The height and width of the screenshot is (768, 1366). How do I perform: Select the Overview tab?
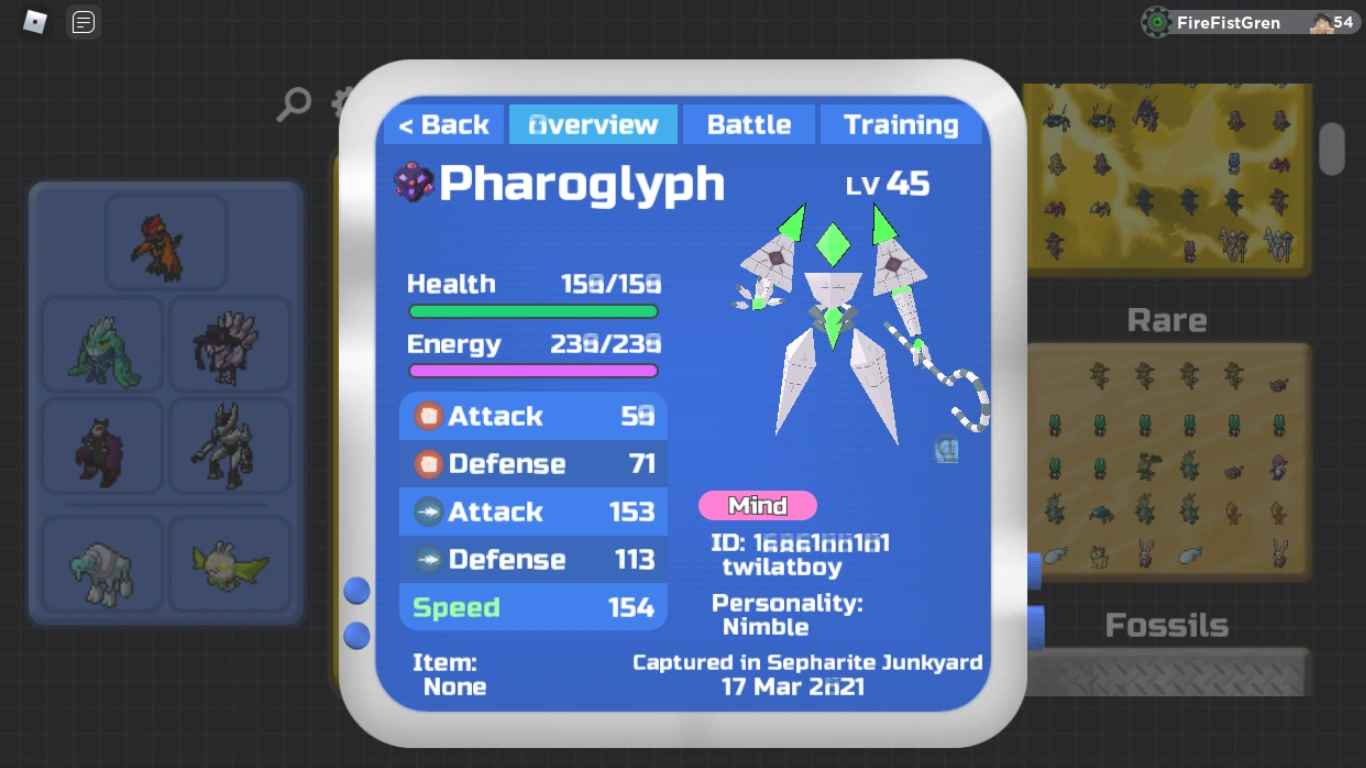tap(593, 124)
